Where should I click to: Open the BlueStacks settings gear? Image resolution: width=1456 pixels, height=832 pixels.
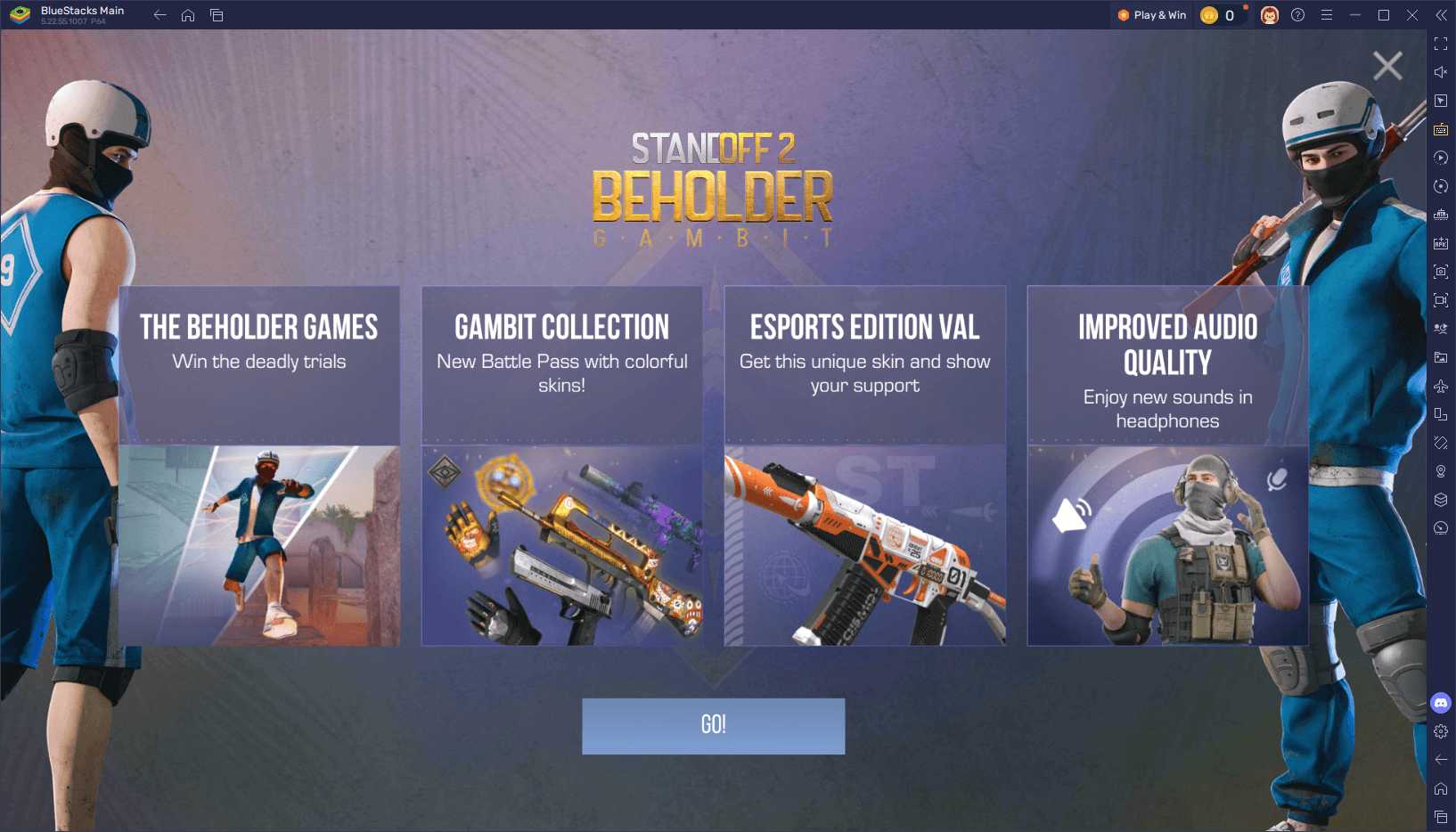pos(1441,731)
